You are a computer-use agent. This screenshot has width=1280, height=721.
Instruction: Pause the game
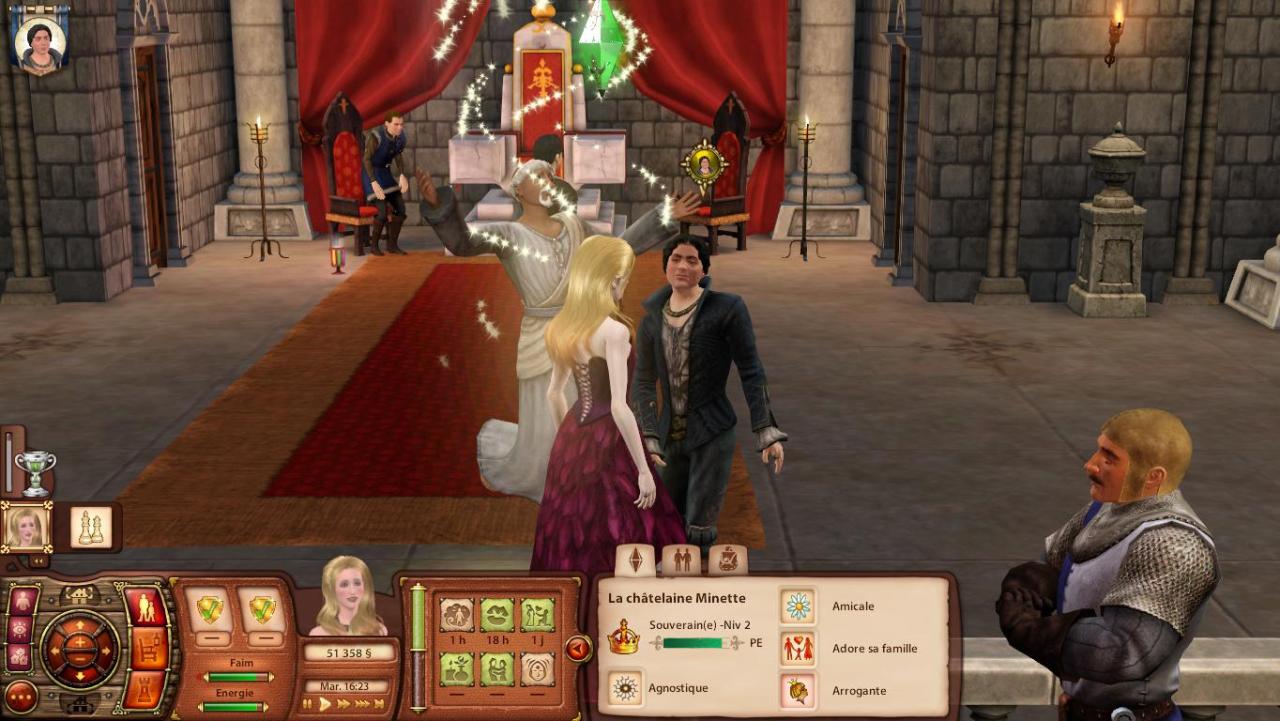tap(307, 705)
